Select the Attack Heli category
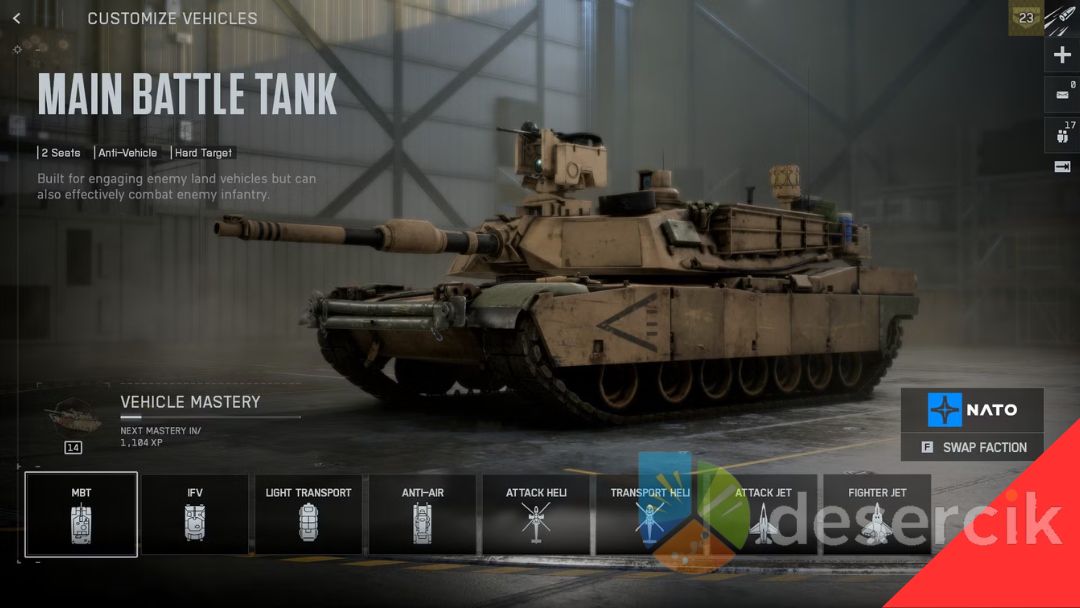This screenshot has height=608, width=1080. (x=536, y=514)
